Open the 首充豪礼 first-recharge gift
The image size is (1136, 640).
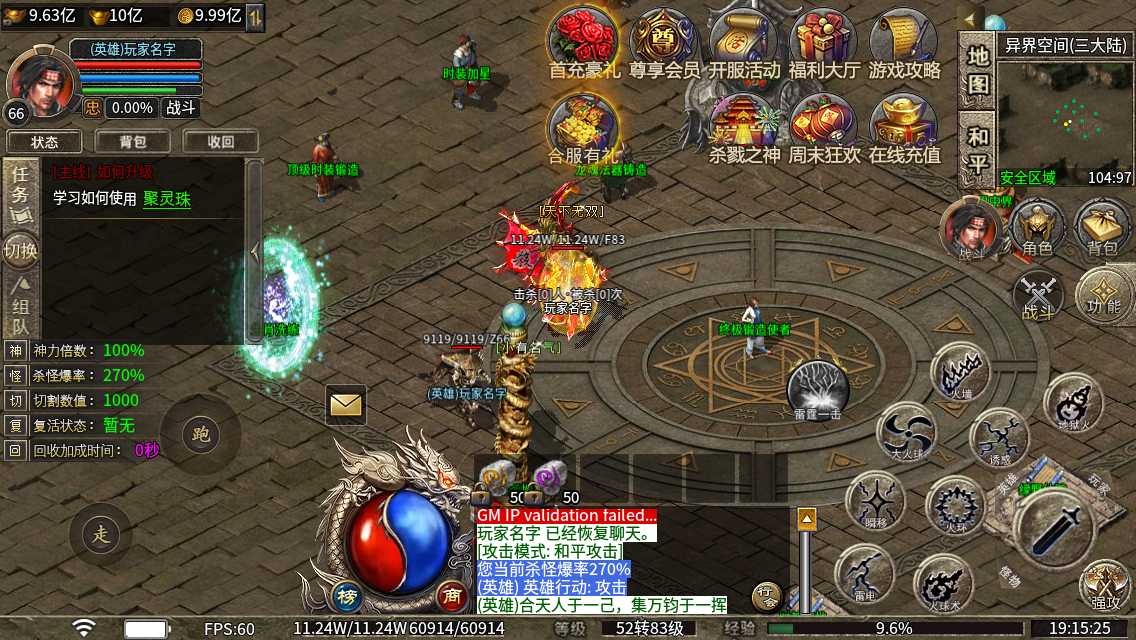(584, 42)
